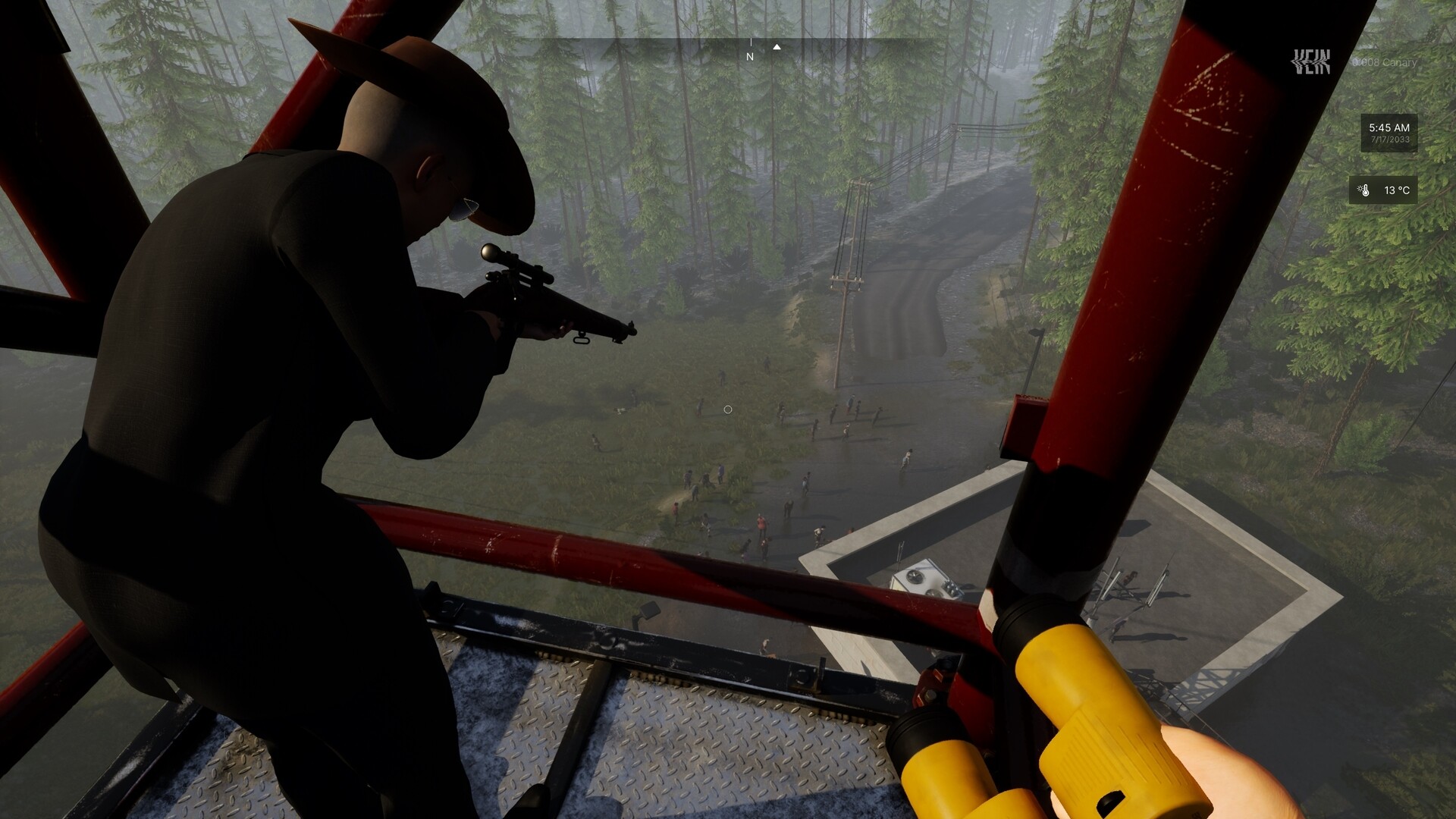Select the white heading triangle on the compass
Screen dimensions: 1456x819
click(776, 46)
